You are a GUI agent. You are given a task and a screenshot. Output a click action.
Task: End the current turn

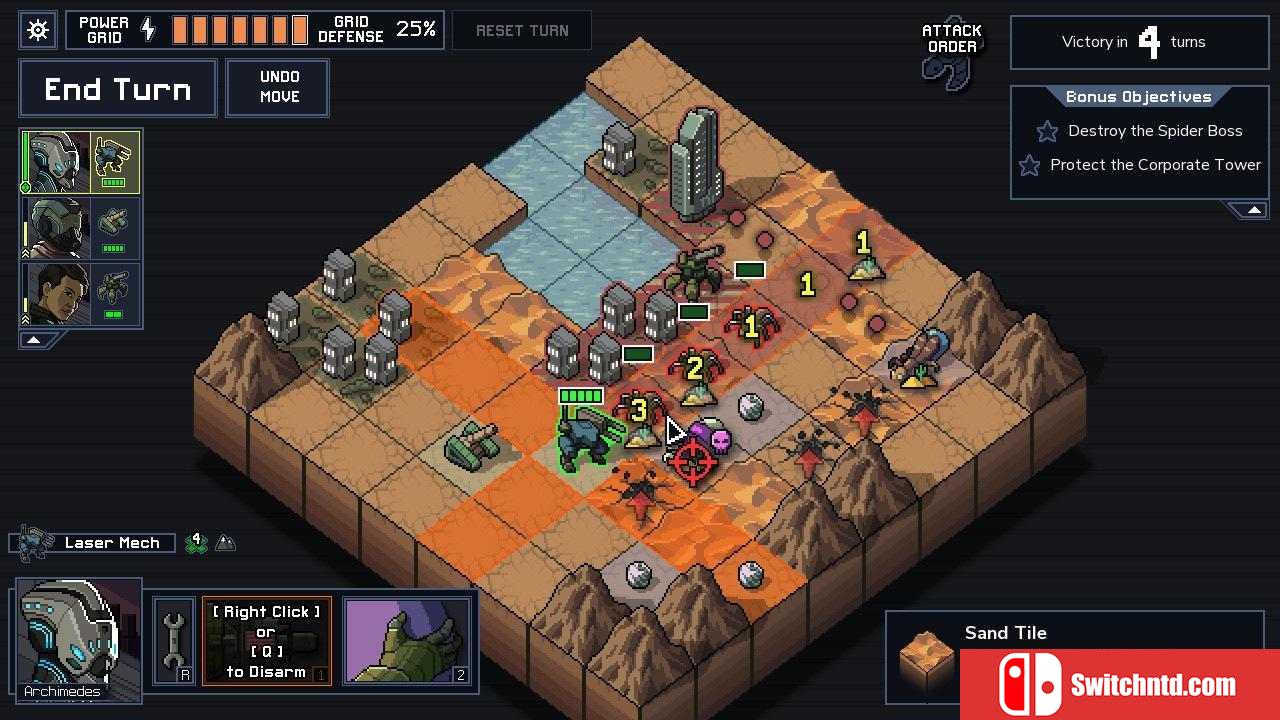tap(118, 90)
